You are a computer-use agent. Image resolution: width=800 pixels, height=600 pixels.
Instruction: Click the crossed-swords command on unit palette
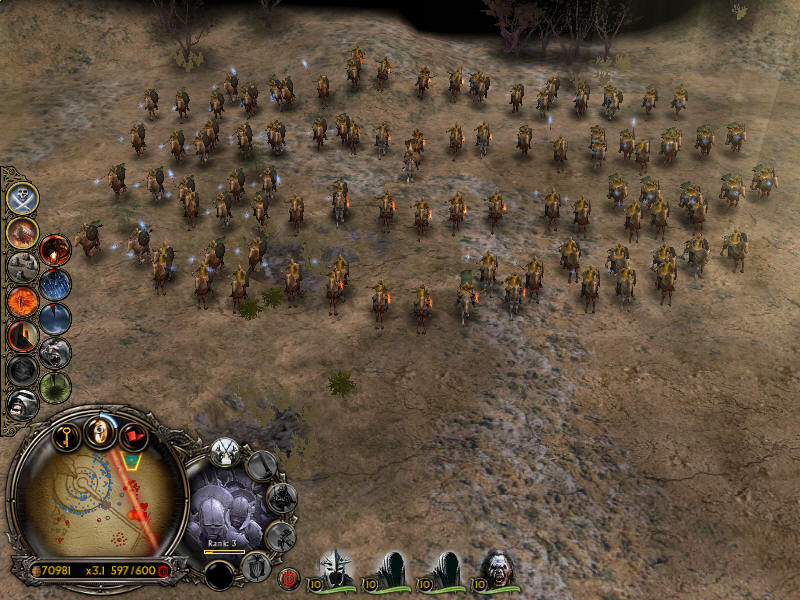[225, 452]
